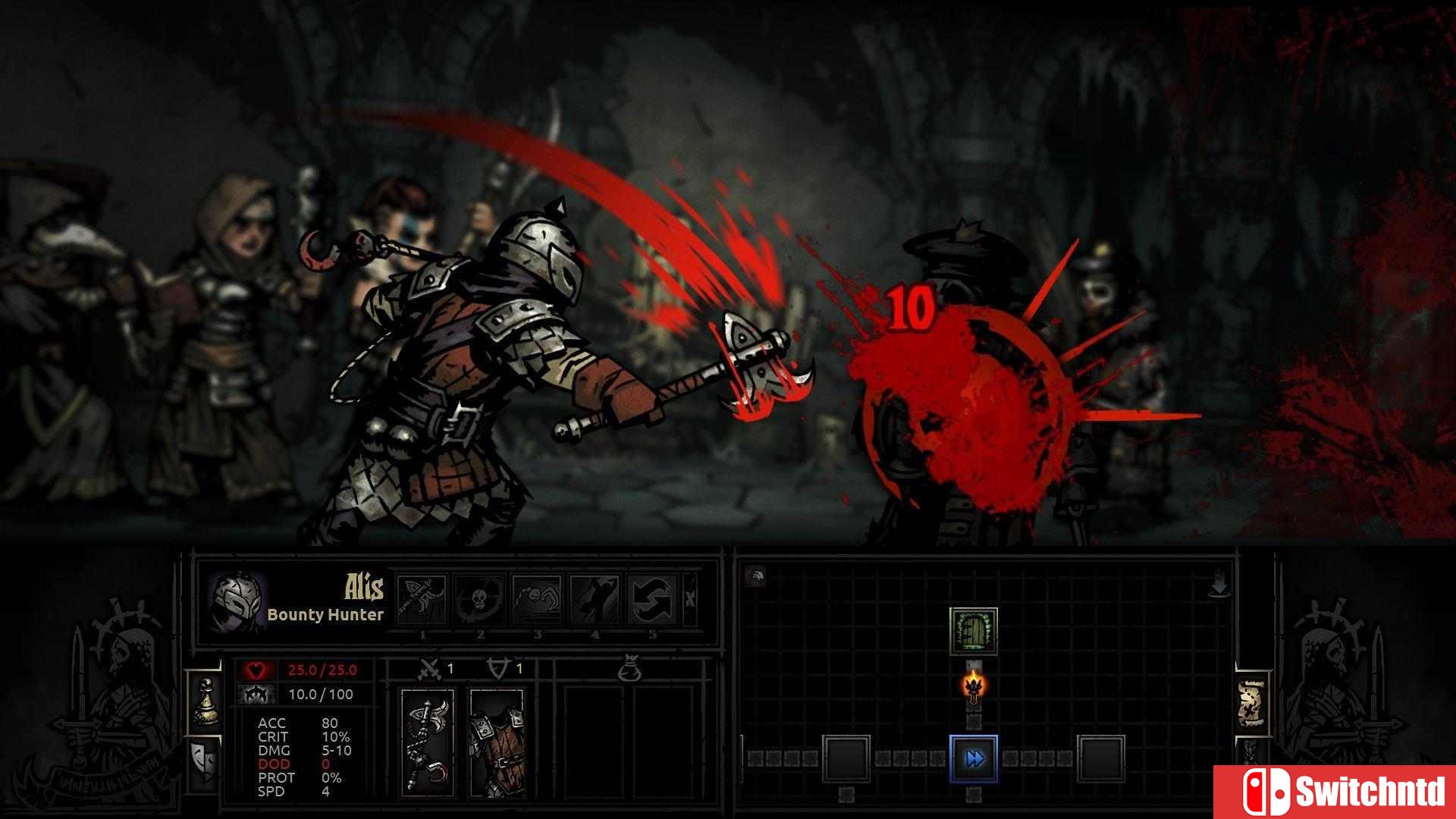Click the stress icon beside 10.0/100
Viewport: 1456px width, 819px height.
tap(256, 695)
